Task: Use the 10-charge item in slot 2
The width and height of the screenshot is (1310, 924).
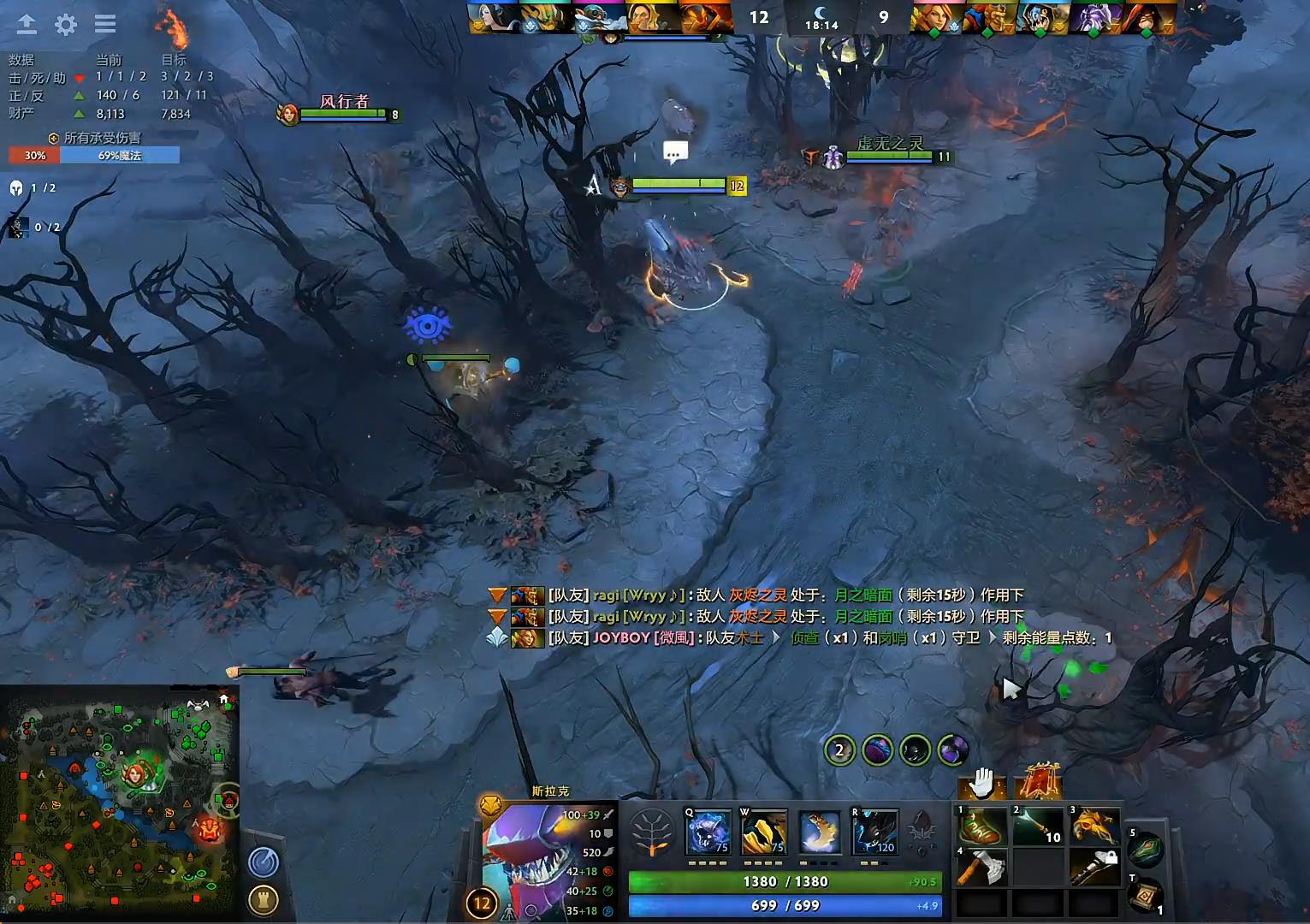Action: tap(1037, 828)
